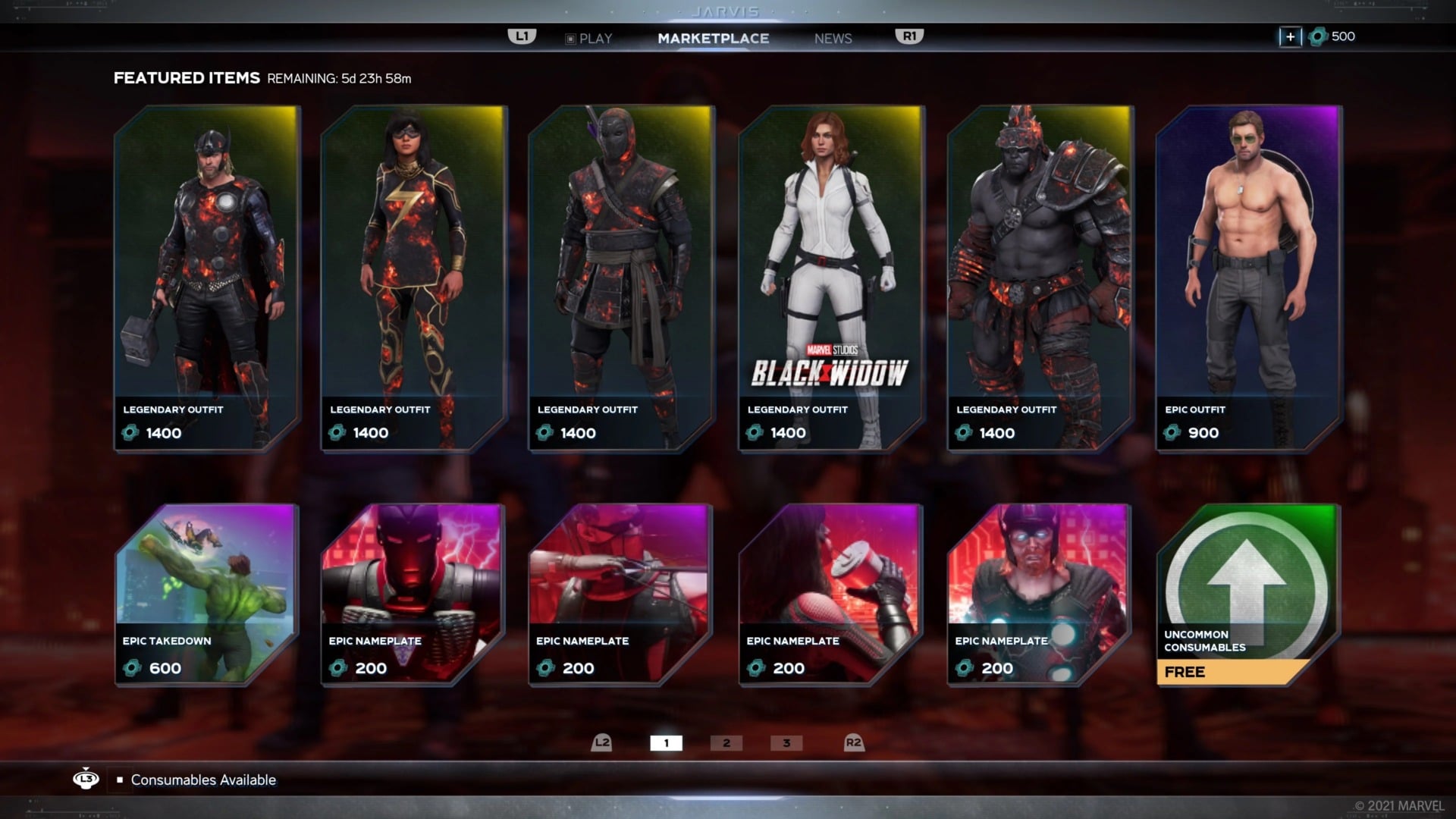1456x819 pixels.
Task: Click the credits coin icon beside 500 balance
Action: (x=1317, y=36)
